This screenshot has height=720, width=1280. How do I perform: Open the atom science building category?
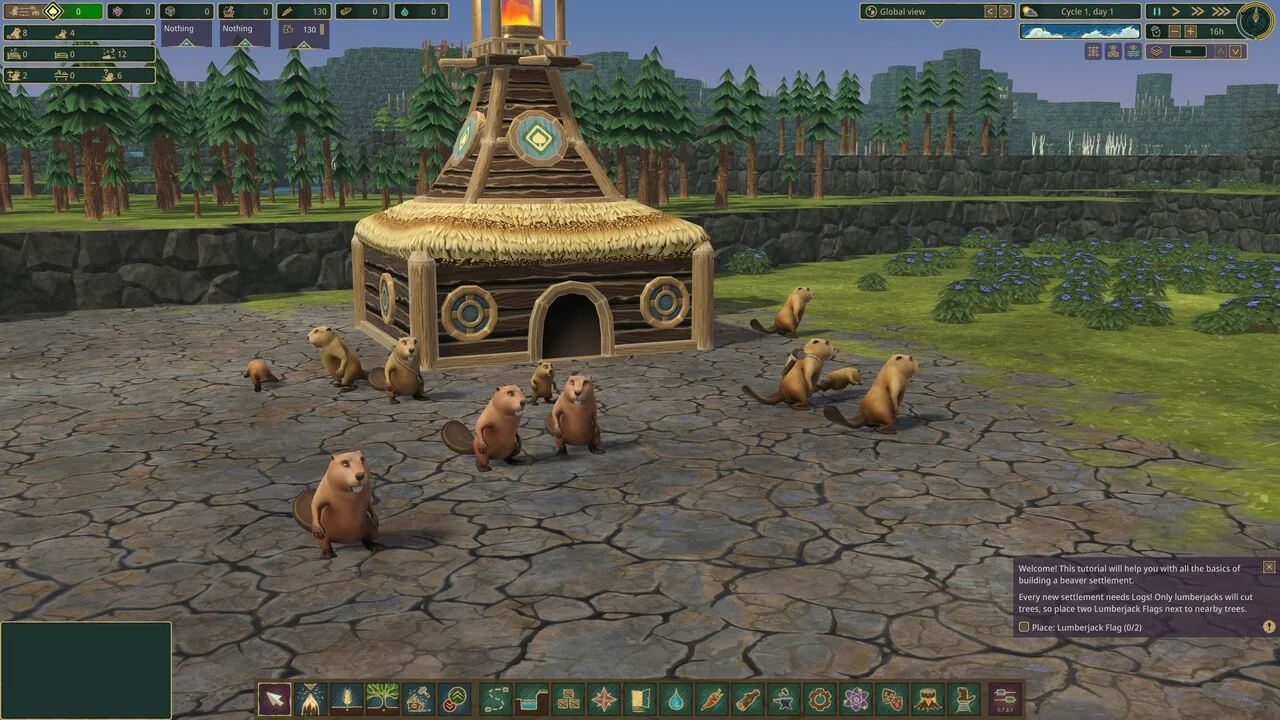(856, 698)
